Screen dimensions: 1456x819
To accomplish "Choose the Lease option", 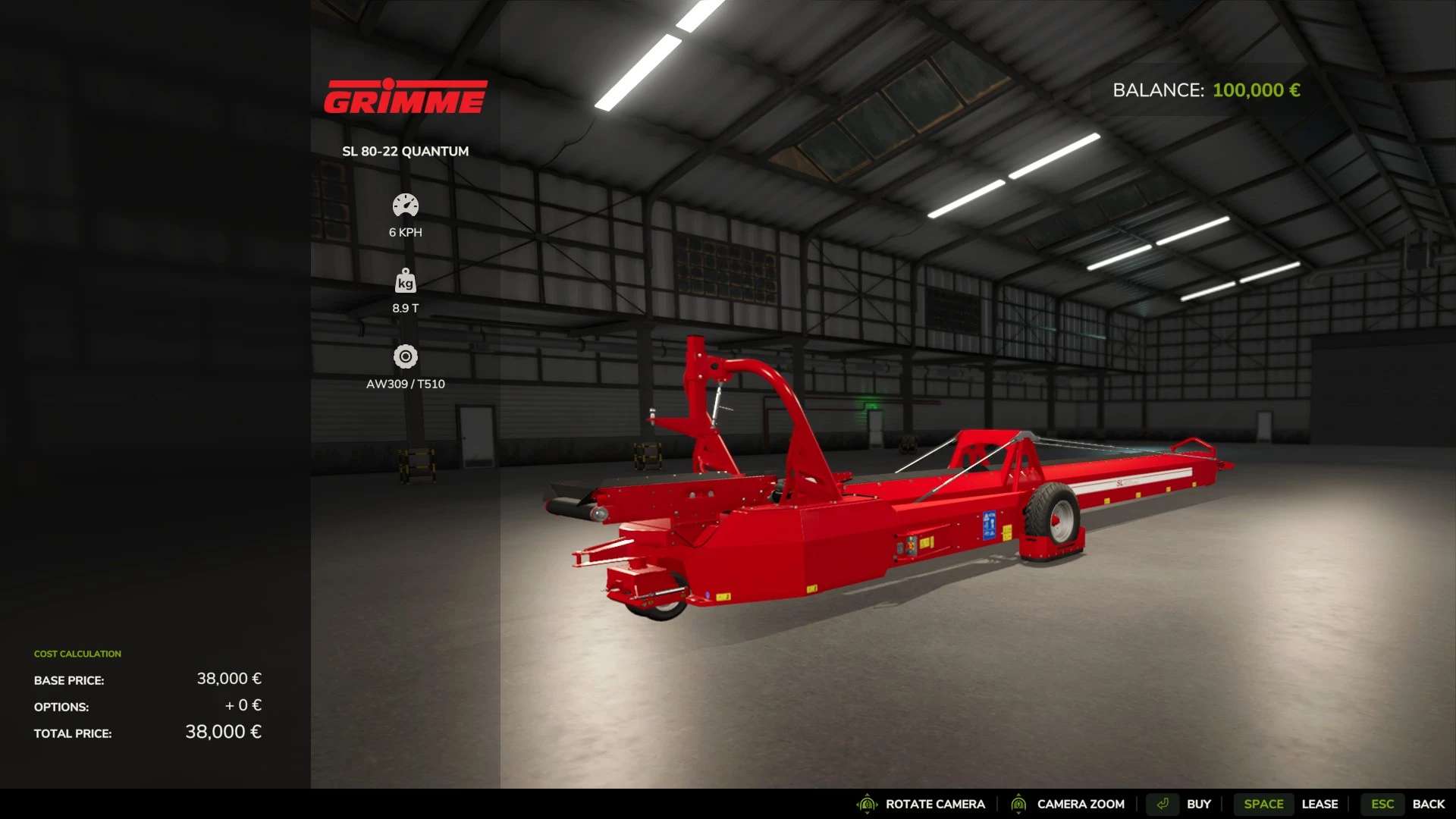I will tap(1319, 804).
